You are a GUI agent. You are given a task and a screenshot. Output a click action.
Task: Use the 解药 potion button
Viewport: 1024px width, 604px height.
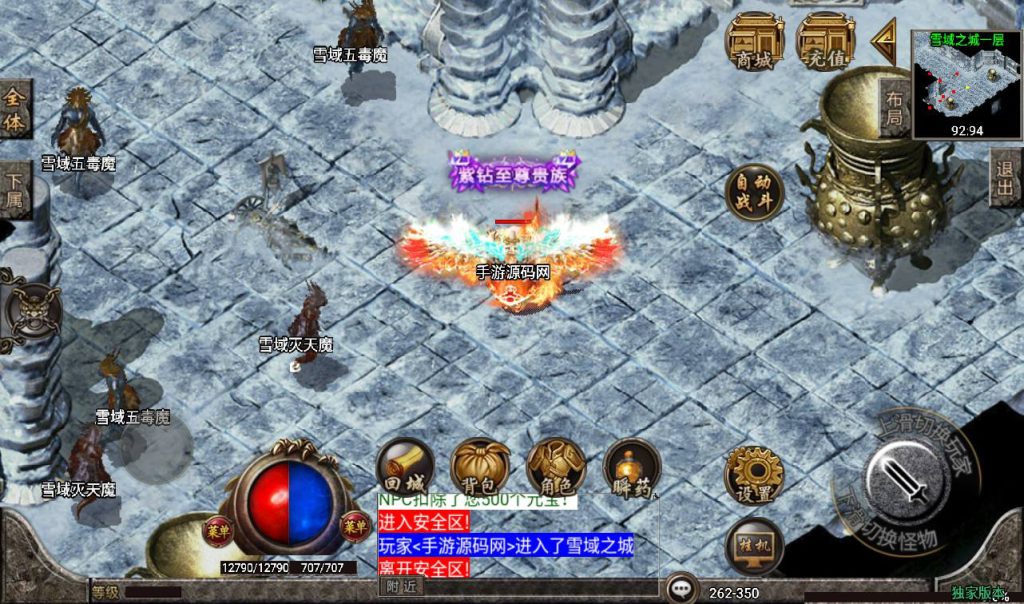coord(632,467)
